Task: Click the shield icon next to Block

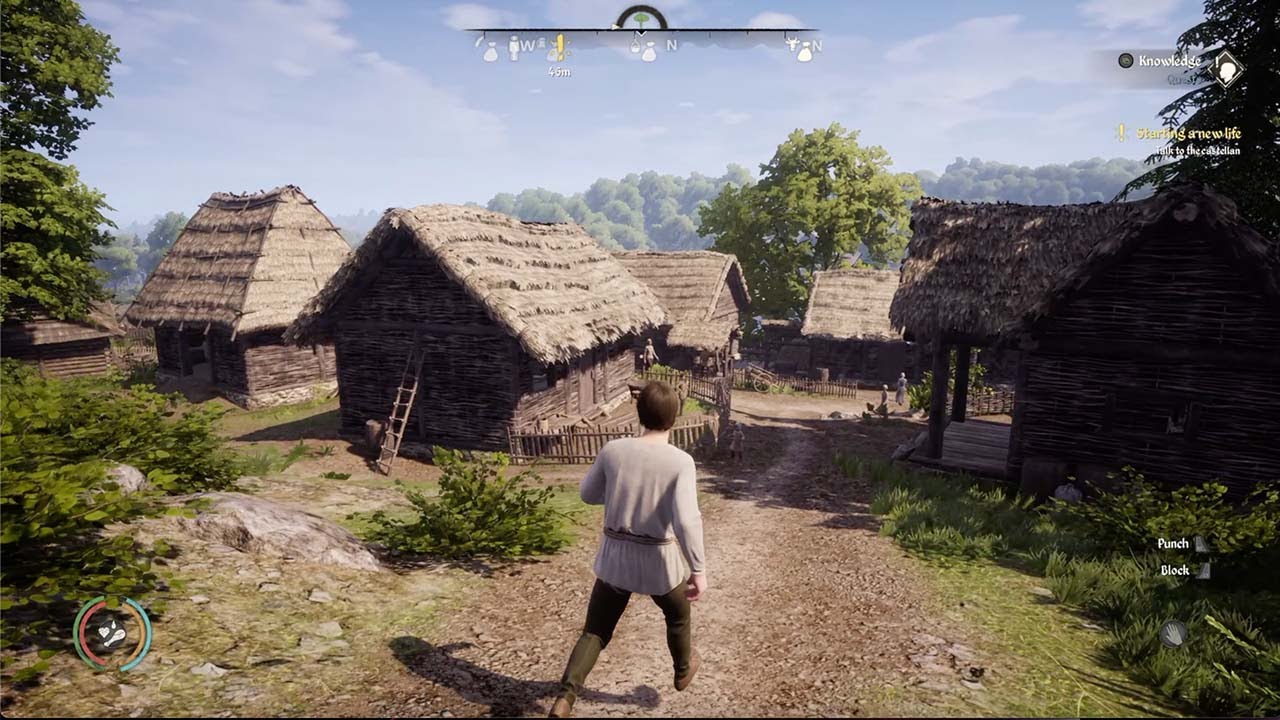Action: 1204,571
